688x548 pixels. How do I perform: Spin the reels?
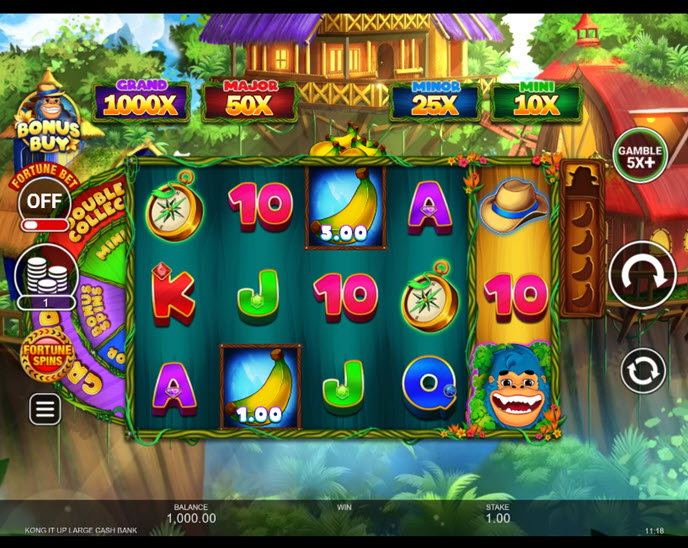coord(642,274)
